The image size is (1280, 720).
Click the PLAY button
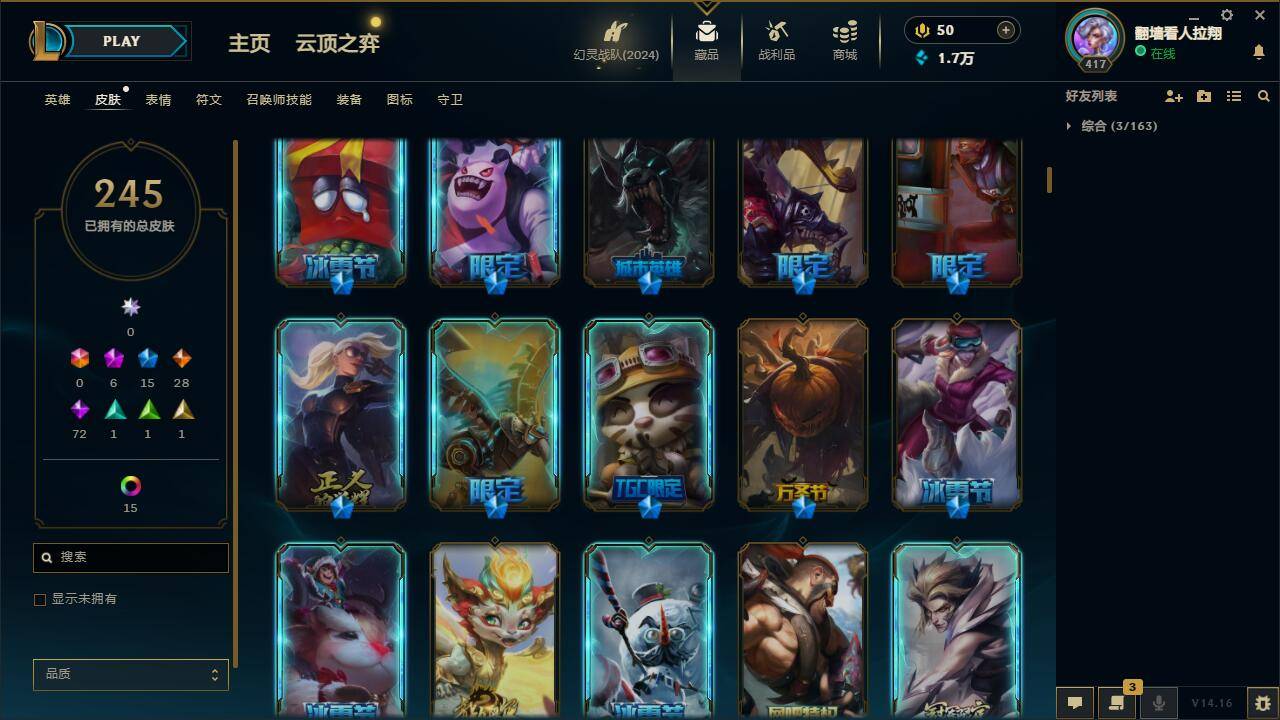click(121, 41)
